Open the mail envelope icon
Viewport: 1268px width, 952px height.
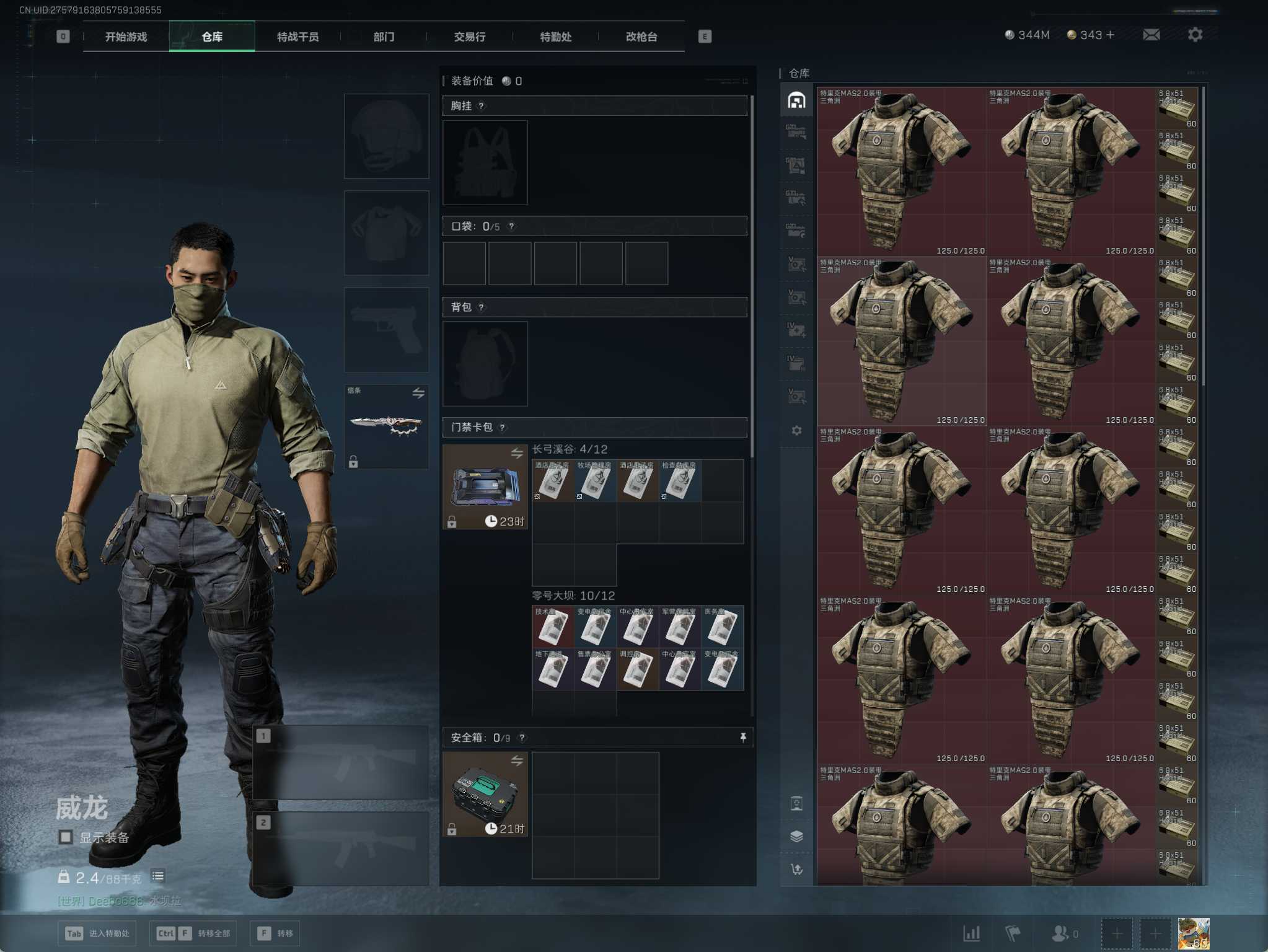1151,35
